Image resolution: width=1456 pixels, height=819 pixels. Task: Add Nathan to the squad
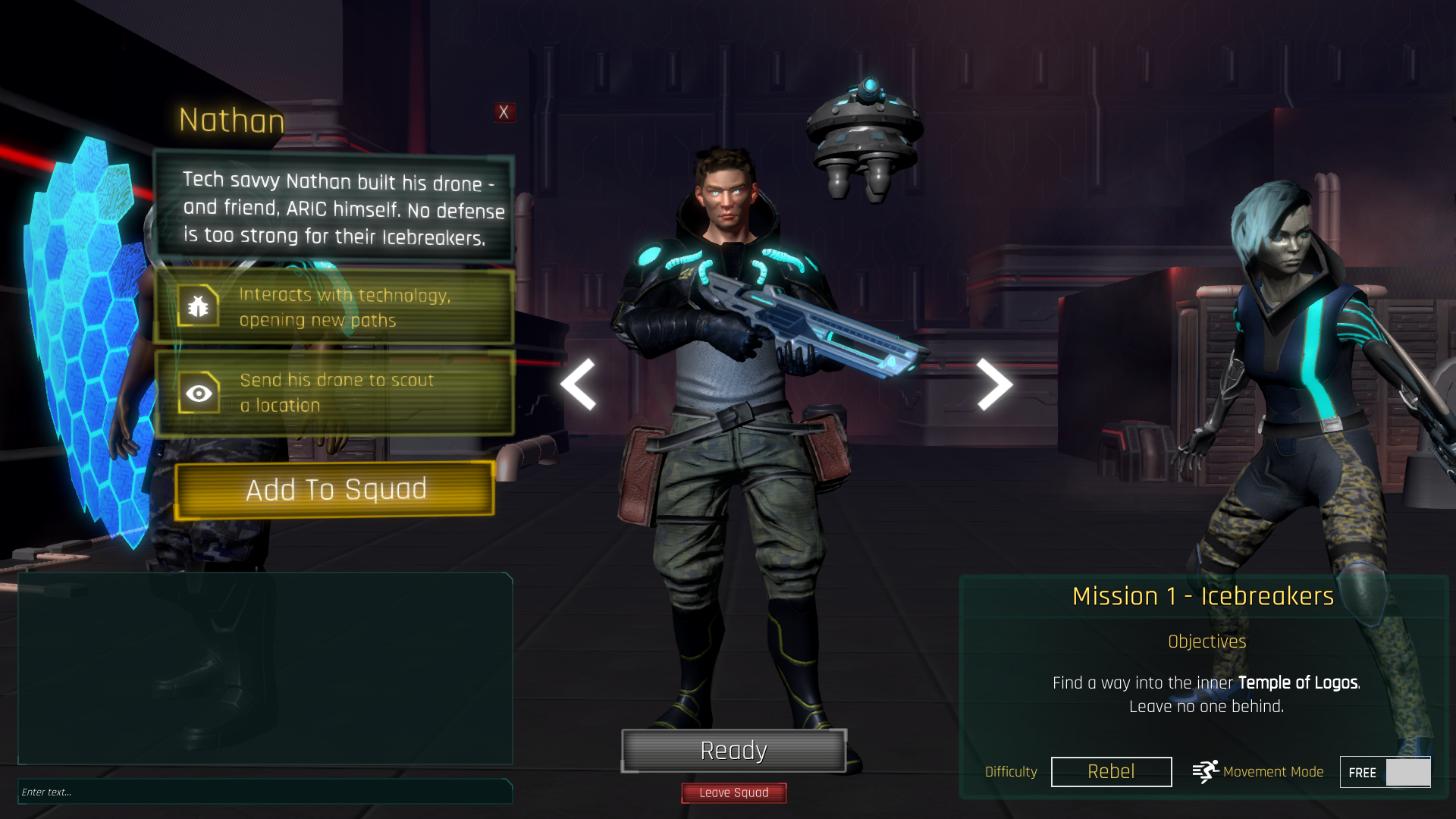335,490
